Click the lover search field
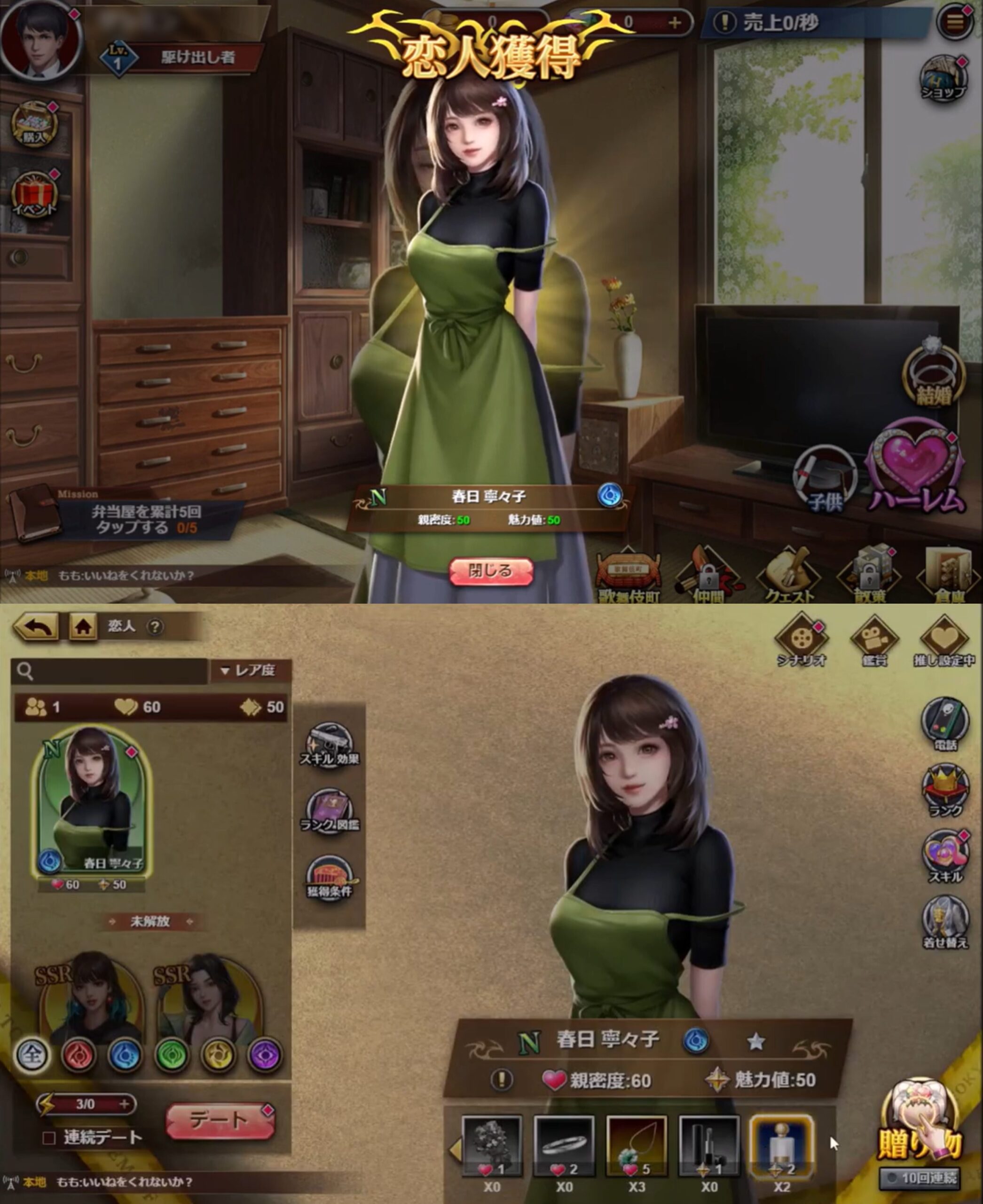Viewport: 983px width, 1204px height. 110,671
